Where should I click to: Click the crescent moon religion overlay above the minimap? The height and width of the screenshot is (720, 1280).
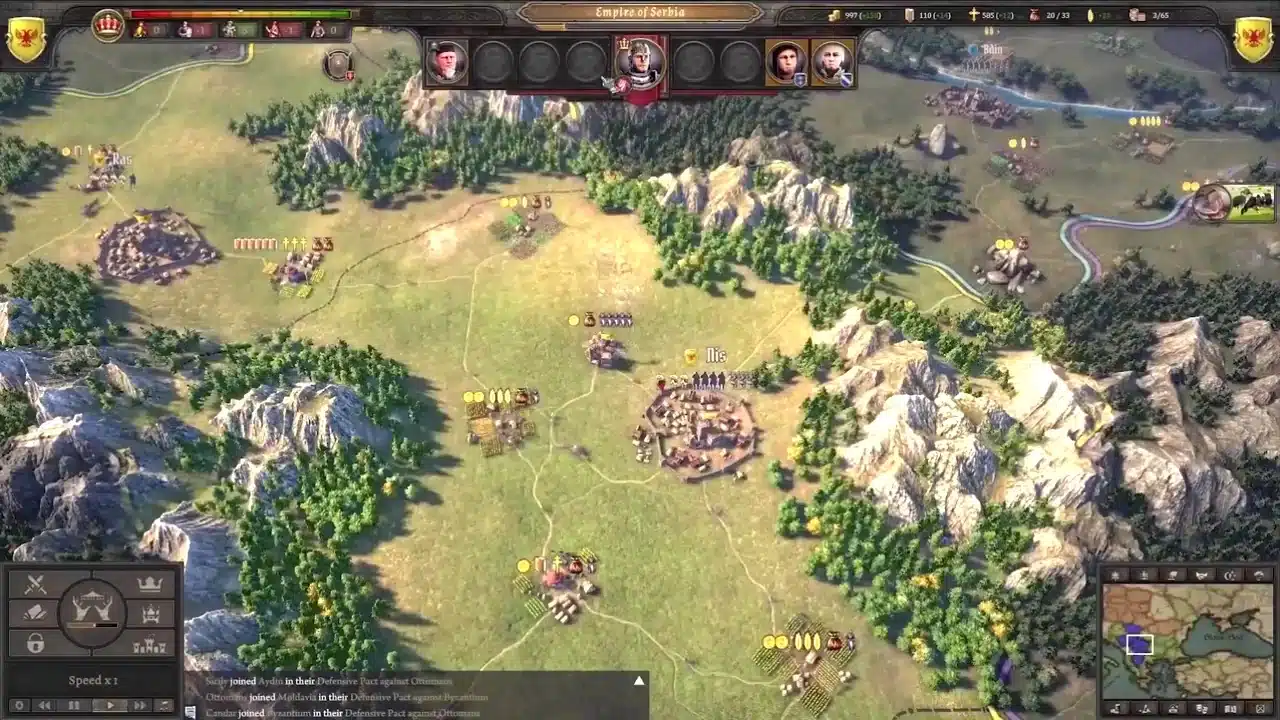click(1230, 575)
